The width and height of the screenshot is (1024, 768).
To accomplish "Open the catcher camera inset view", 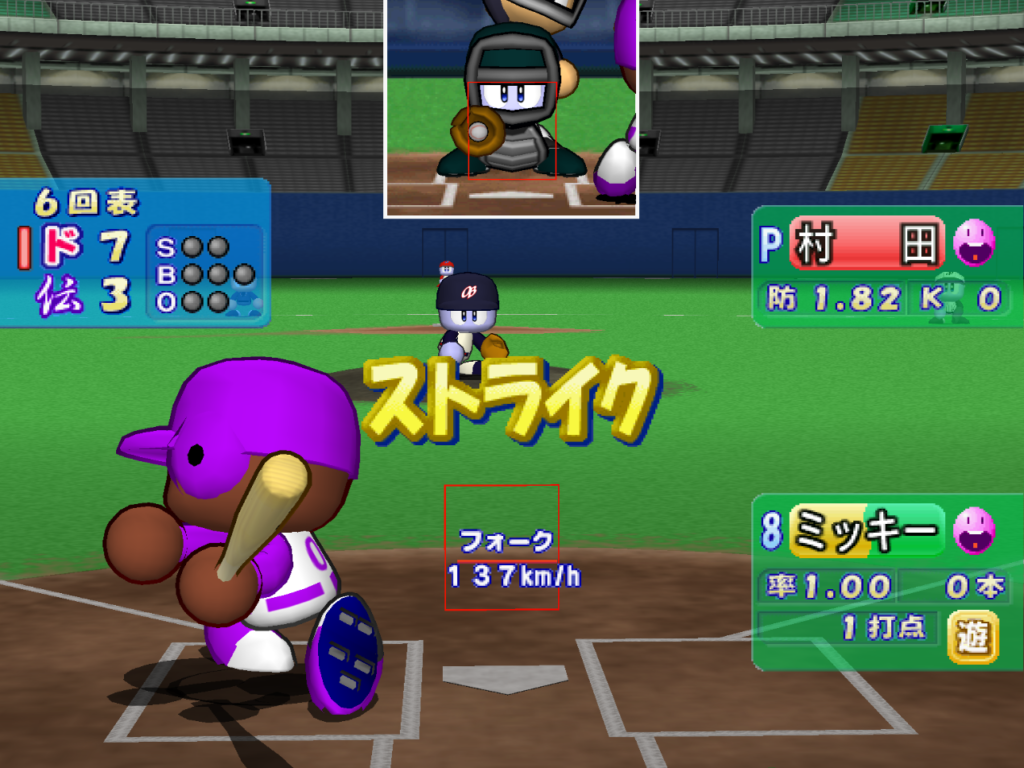I will pyautogui.click(x=511, y=107).
